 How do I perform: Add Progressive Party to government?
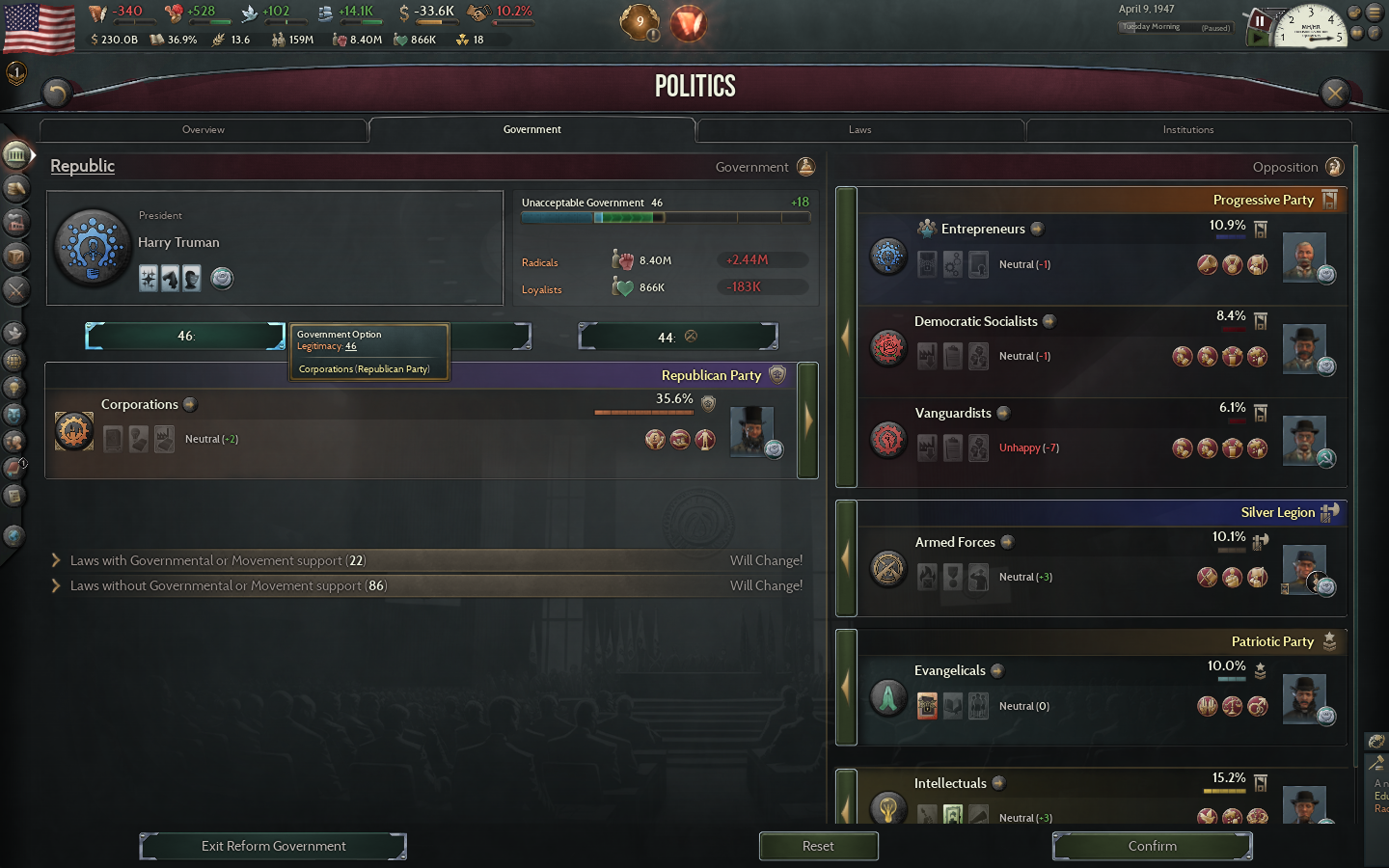tap(846, 338)
